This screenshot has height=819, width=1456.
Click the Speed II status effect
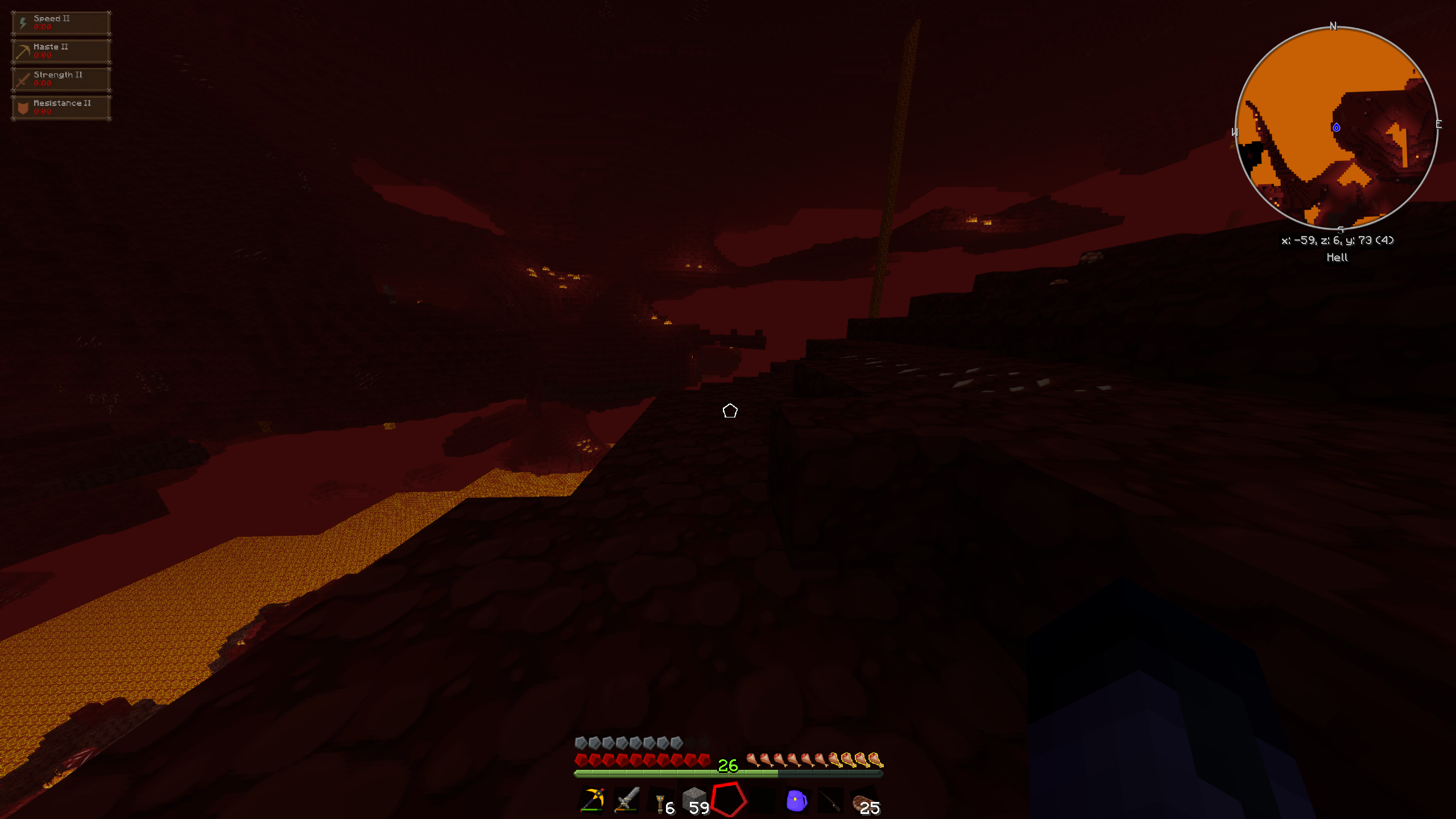pyautogui.click(x=61, y=23)
